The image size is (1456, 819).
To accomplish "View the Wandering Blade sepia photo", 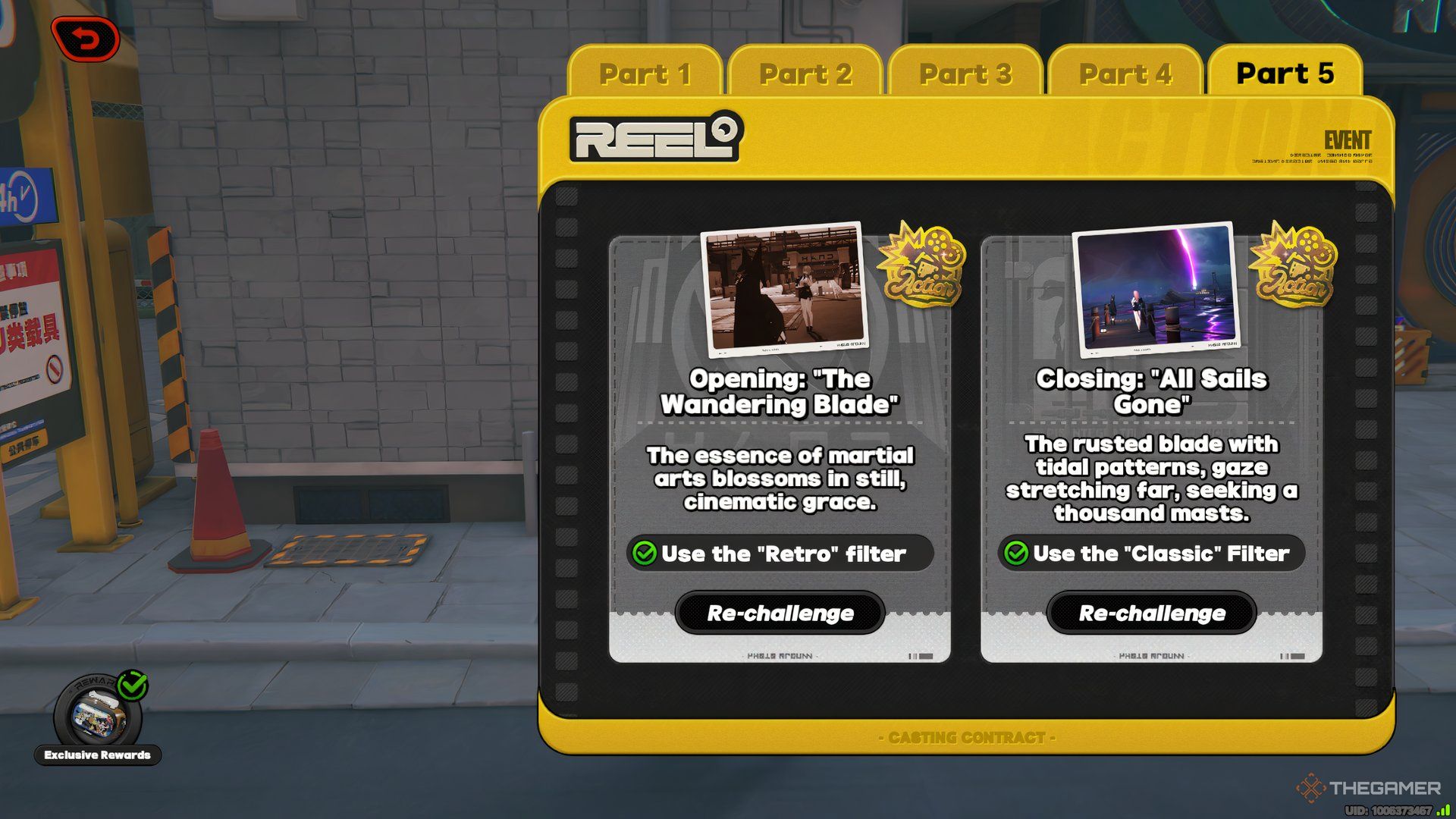I will point(785,289).
